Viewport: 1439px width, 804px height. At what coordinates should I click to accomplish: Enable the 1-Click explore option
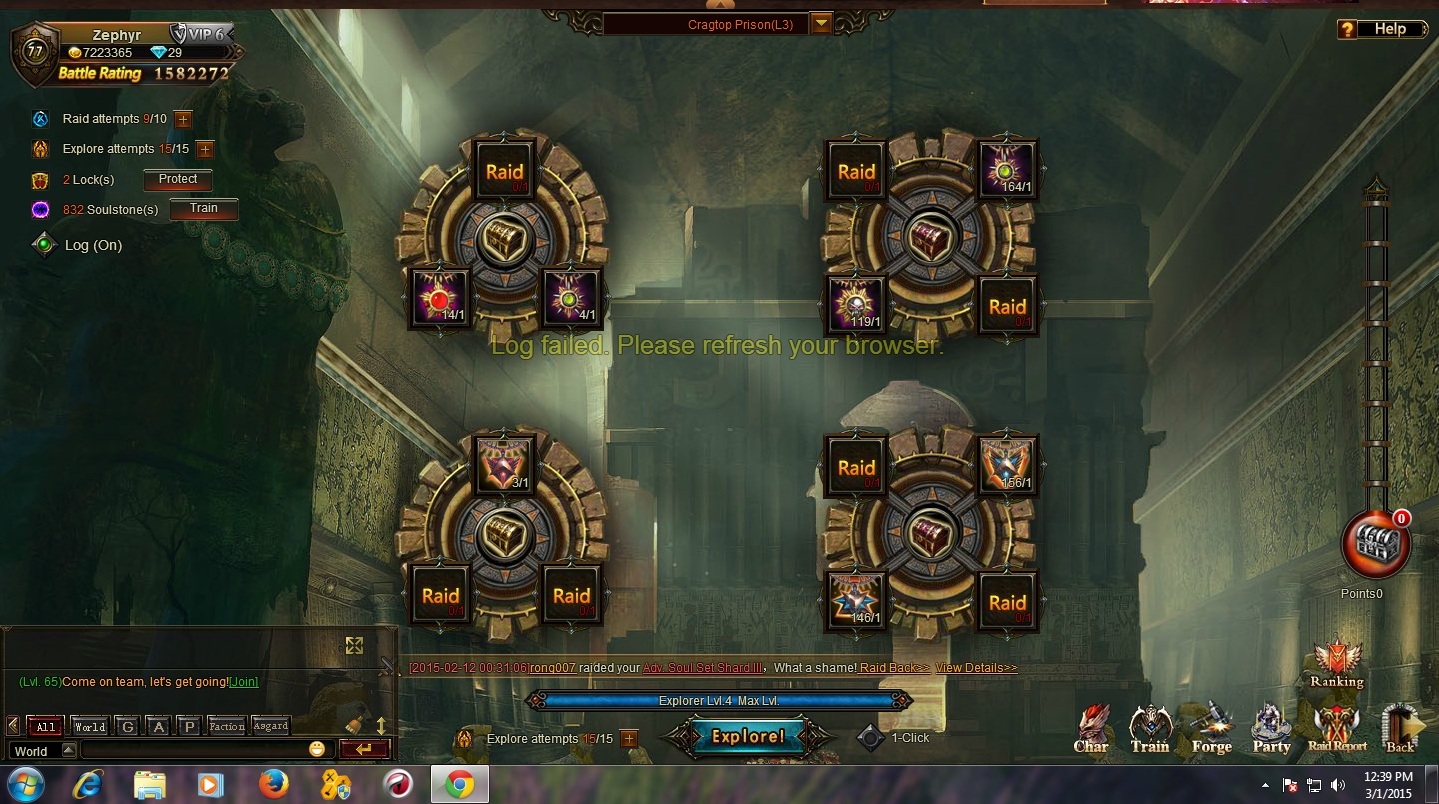click(872, 738)
